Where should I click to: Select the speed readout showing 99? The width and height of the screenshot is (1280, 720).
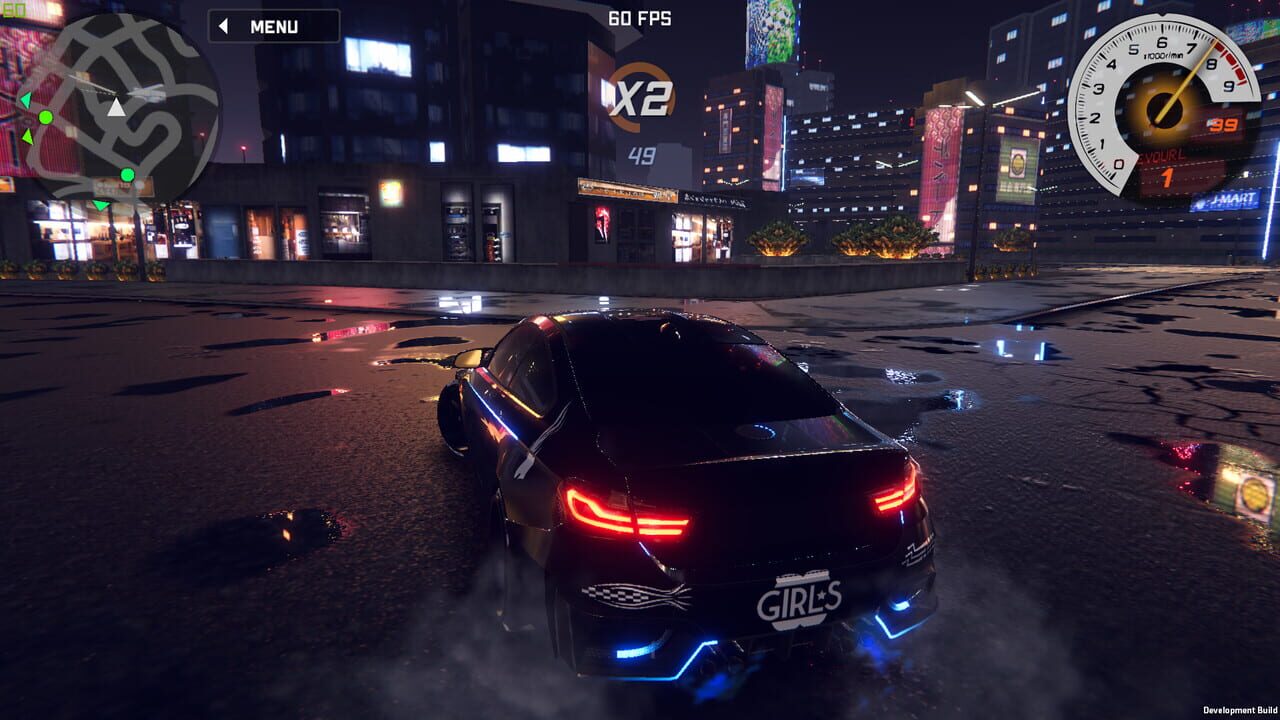(1224, 124)
